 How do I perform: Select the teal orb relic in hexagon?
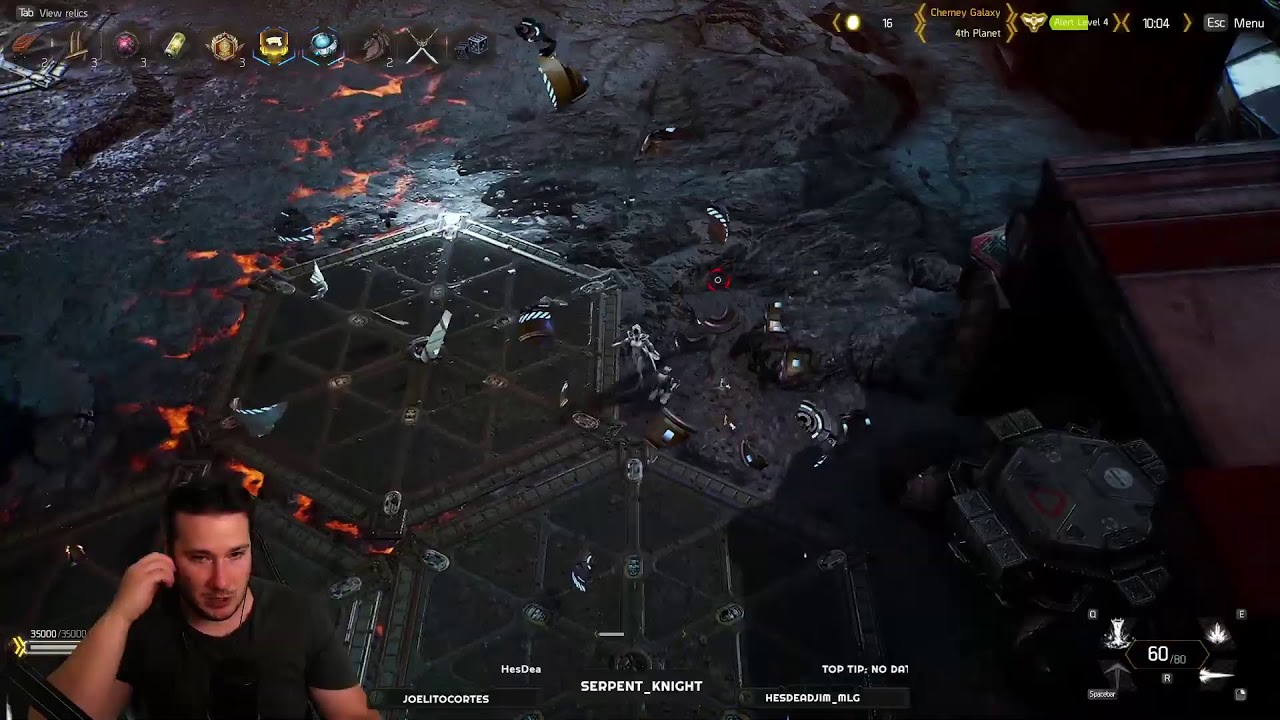323,45
